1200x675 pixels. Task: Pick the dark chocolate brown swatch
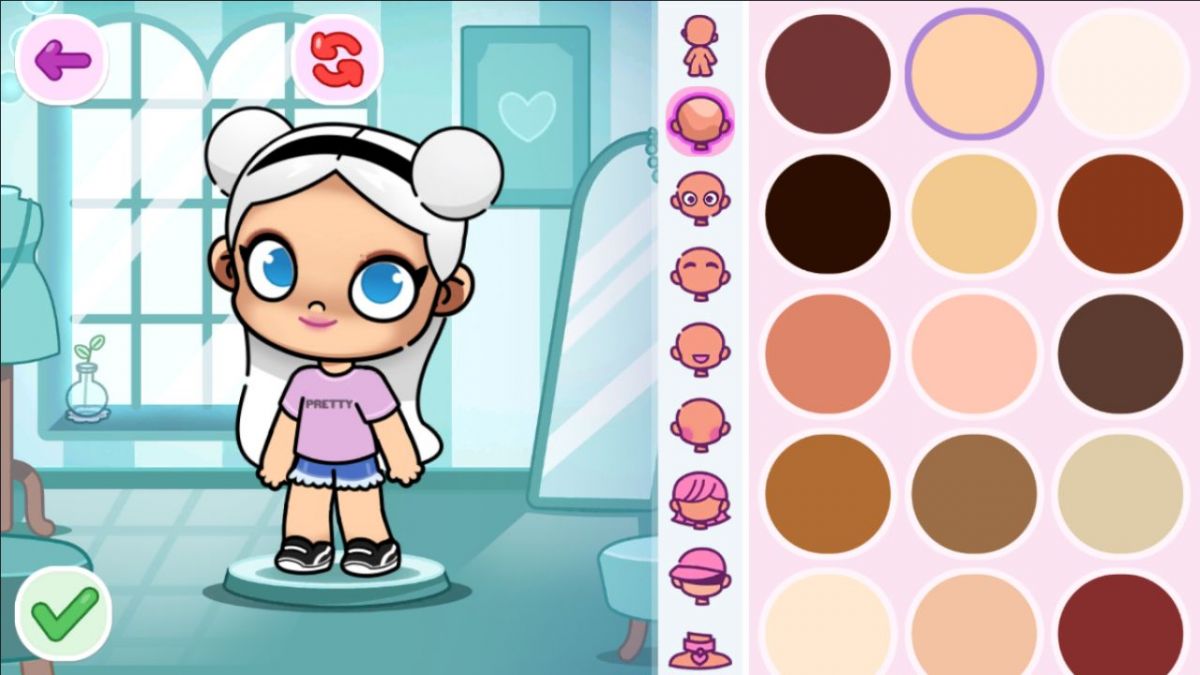click(x=1120, y=354)
